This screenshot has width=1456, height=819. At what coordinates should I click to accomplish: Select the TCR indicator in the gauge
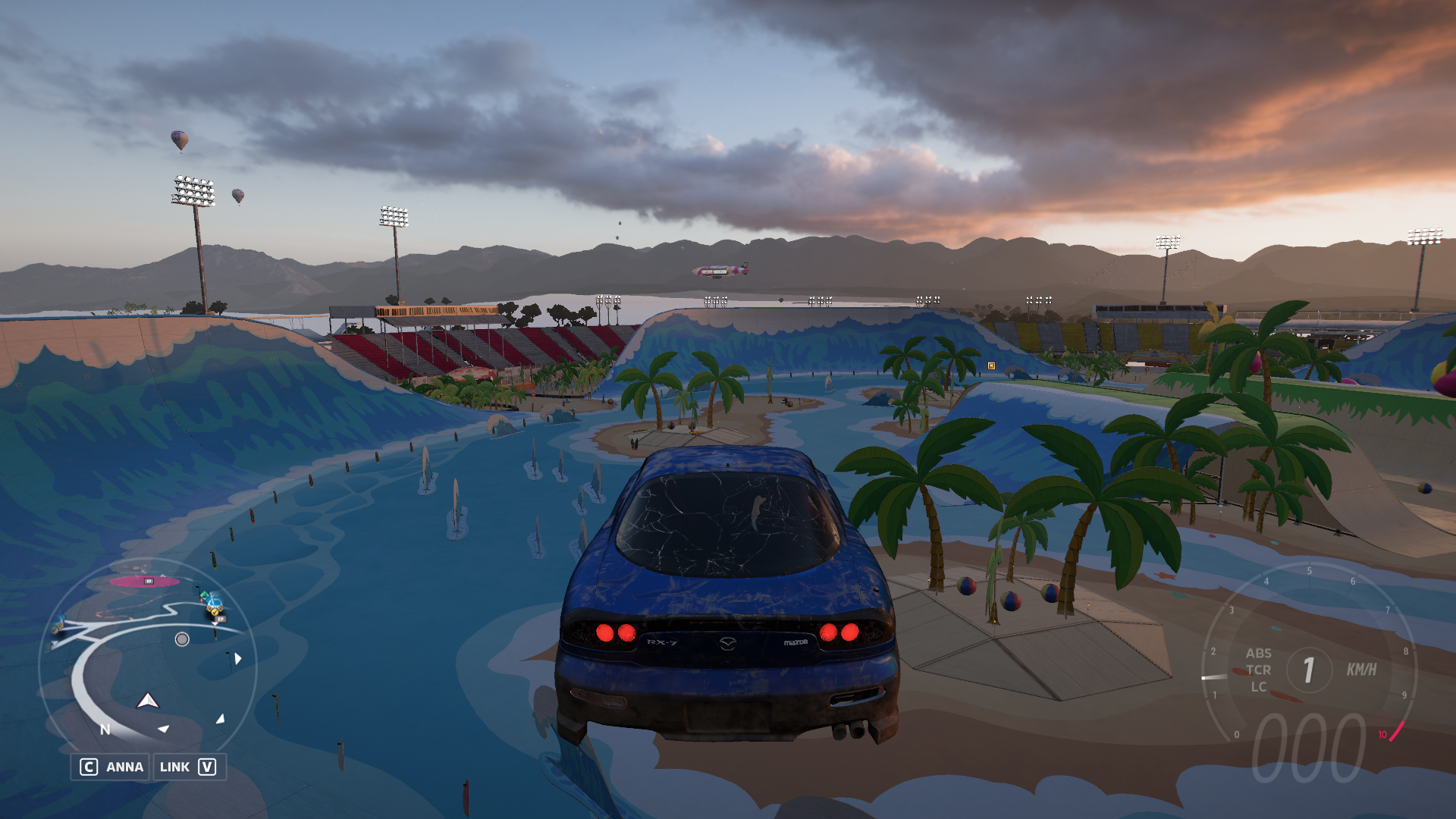[x=1259, y=670]
